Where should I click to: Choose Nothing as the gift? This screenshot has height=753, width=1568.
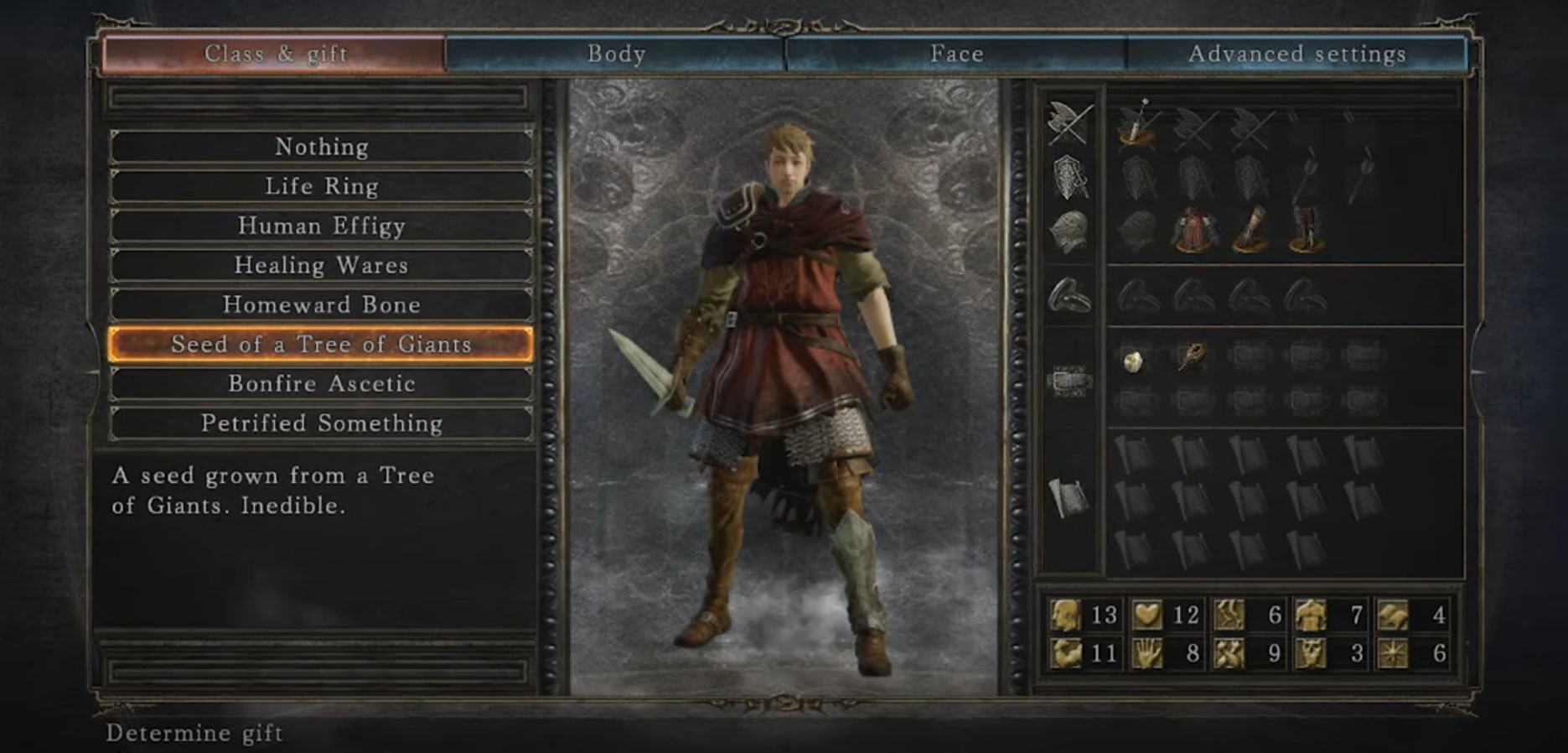pos(321,147)
